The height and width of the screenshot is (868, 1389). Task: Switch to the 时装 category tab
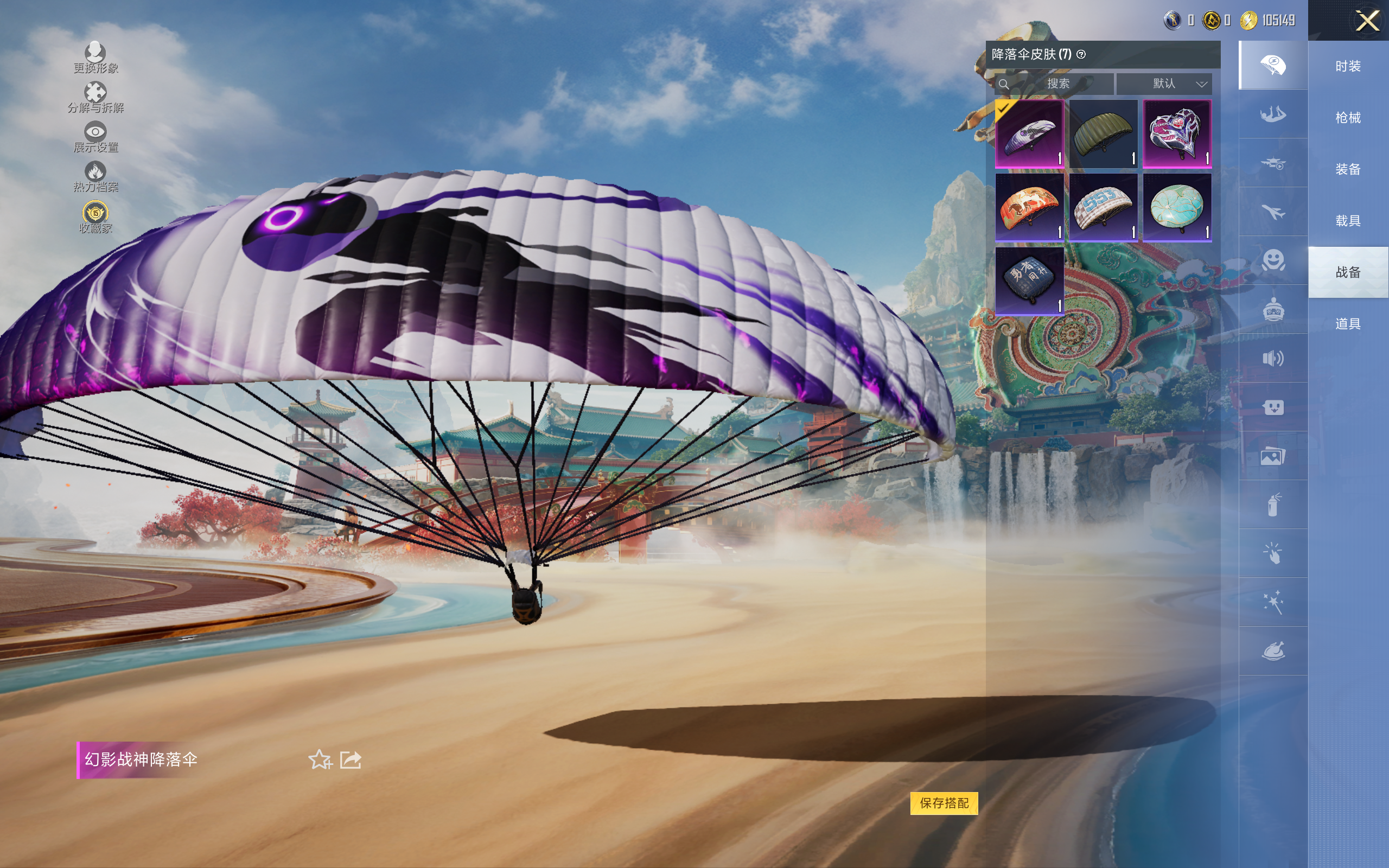click(x=1347, y=67)
